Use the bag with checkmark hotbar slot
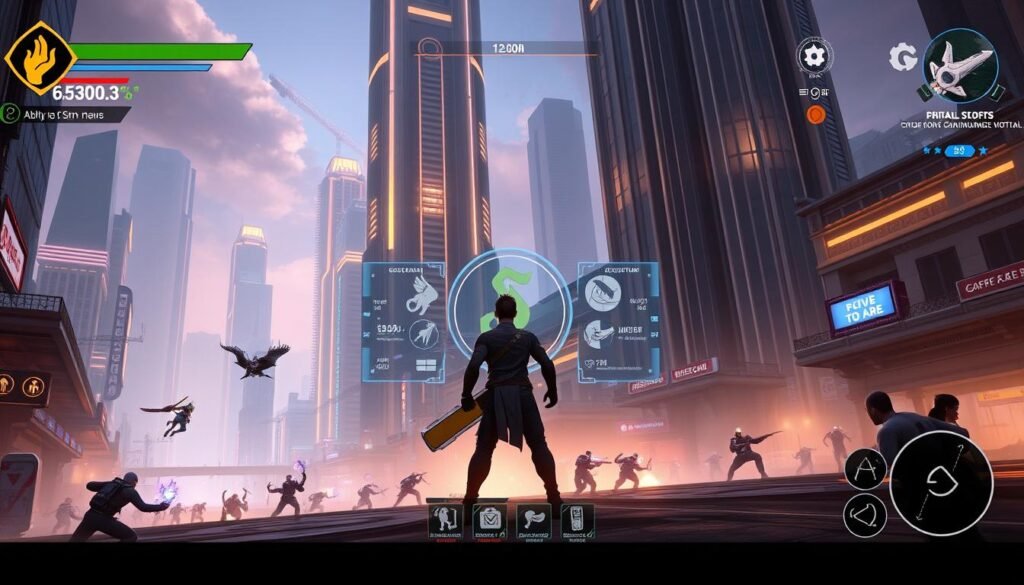This screenshot has height=585, width=1024. tap(490, 520)
